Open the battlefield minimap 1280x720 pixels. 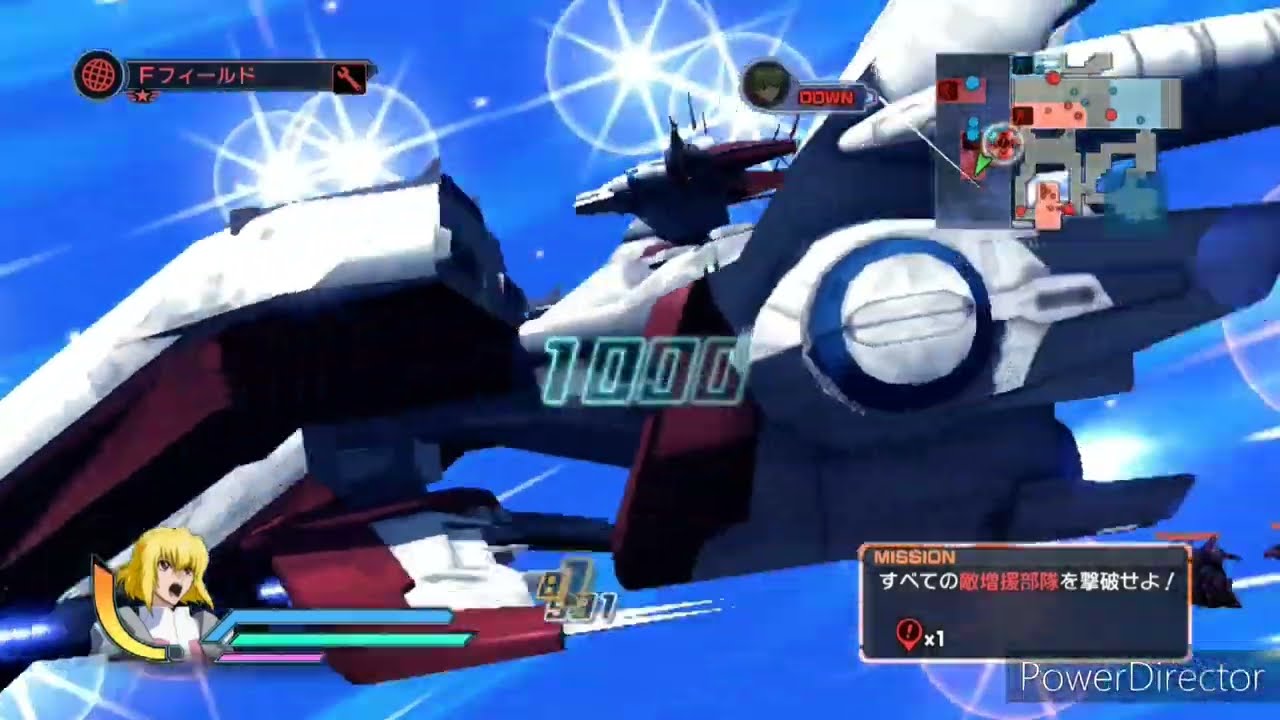pos(1058,140)
